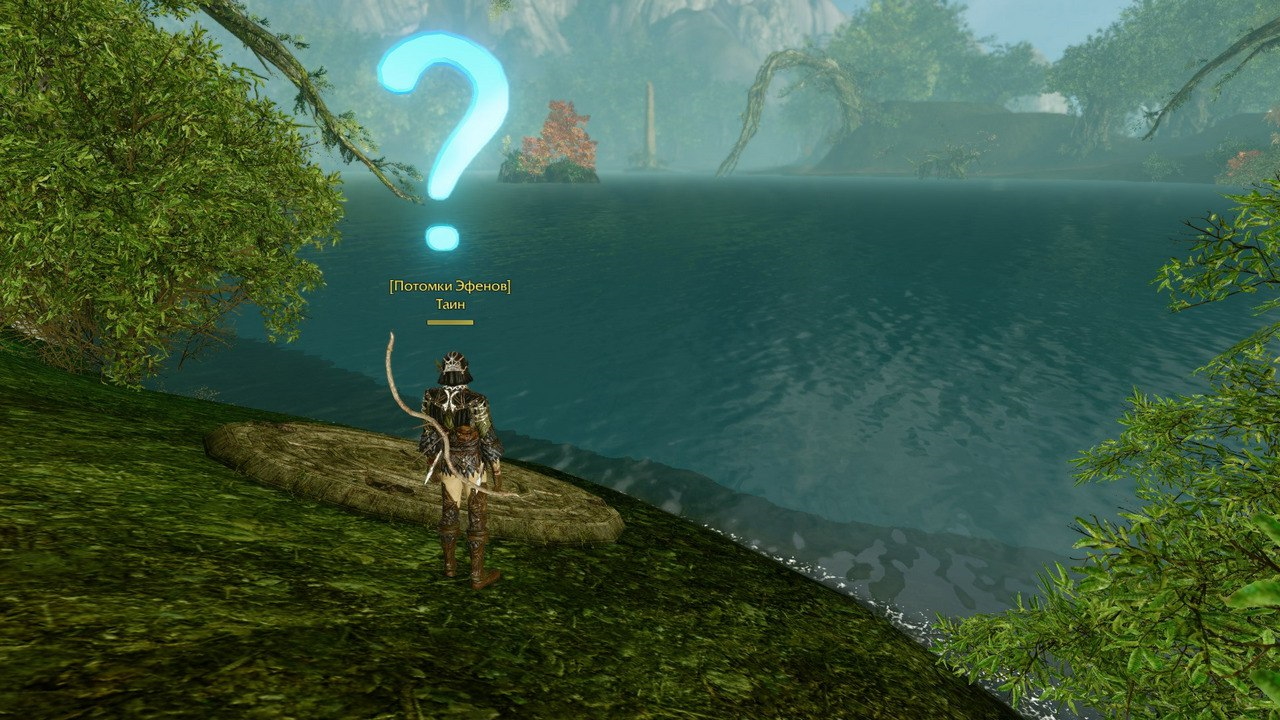Select the Таин player nameplate

click(450, 304)
